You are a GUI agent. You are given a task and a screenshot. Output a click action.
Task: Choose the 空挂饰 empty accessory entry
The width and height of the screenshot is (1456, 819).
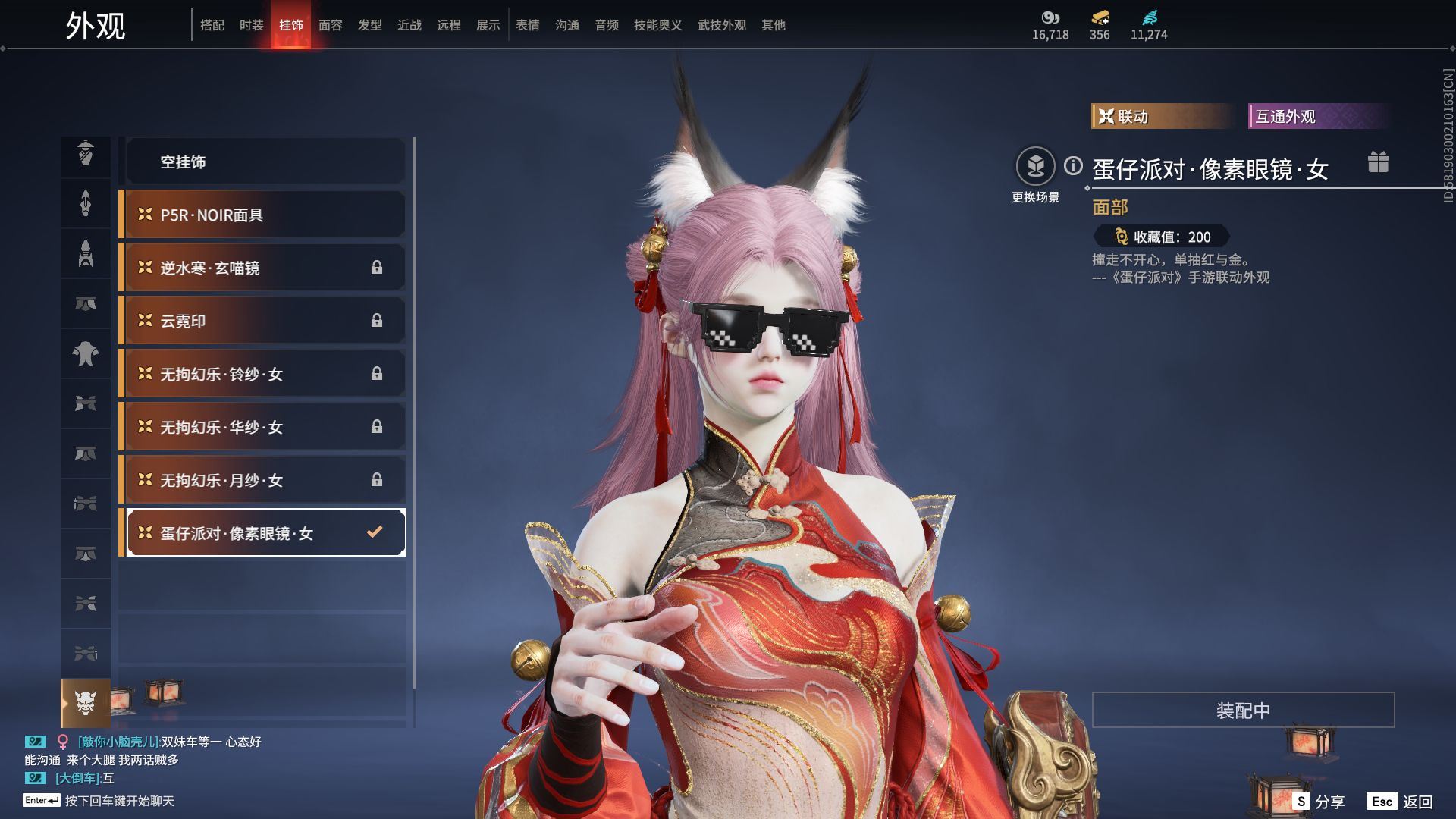tap(264, 162)
